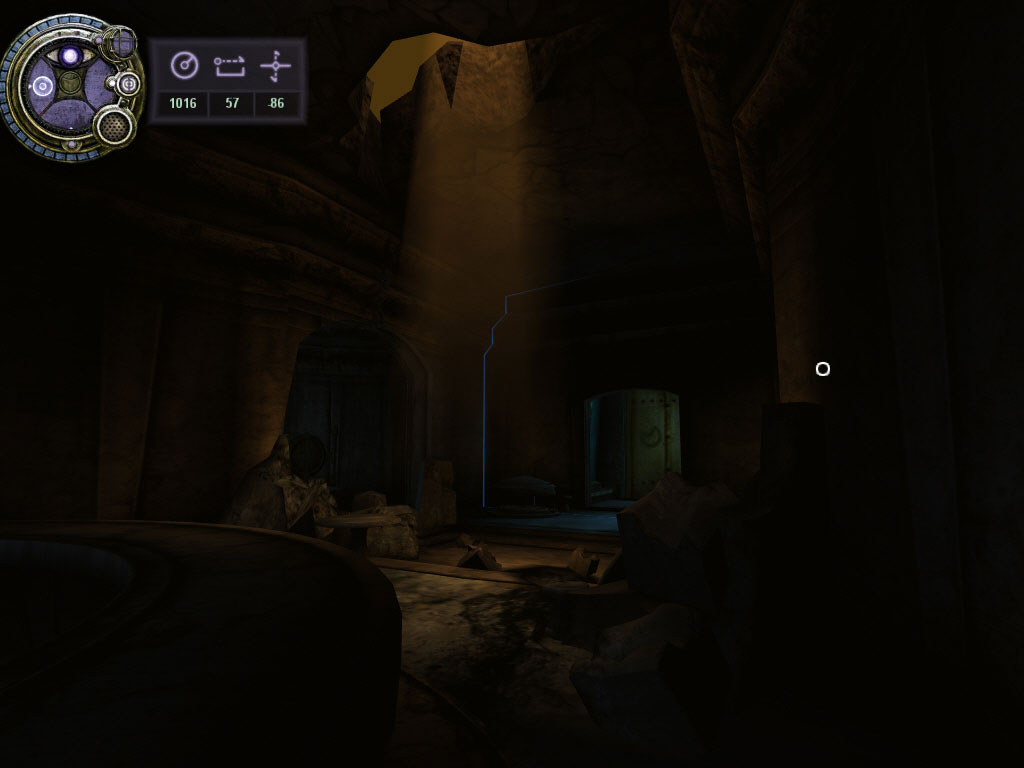Click the glowing eye at the KI's top
1024x768 pixels.
69,56
